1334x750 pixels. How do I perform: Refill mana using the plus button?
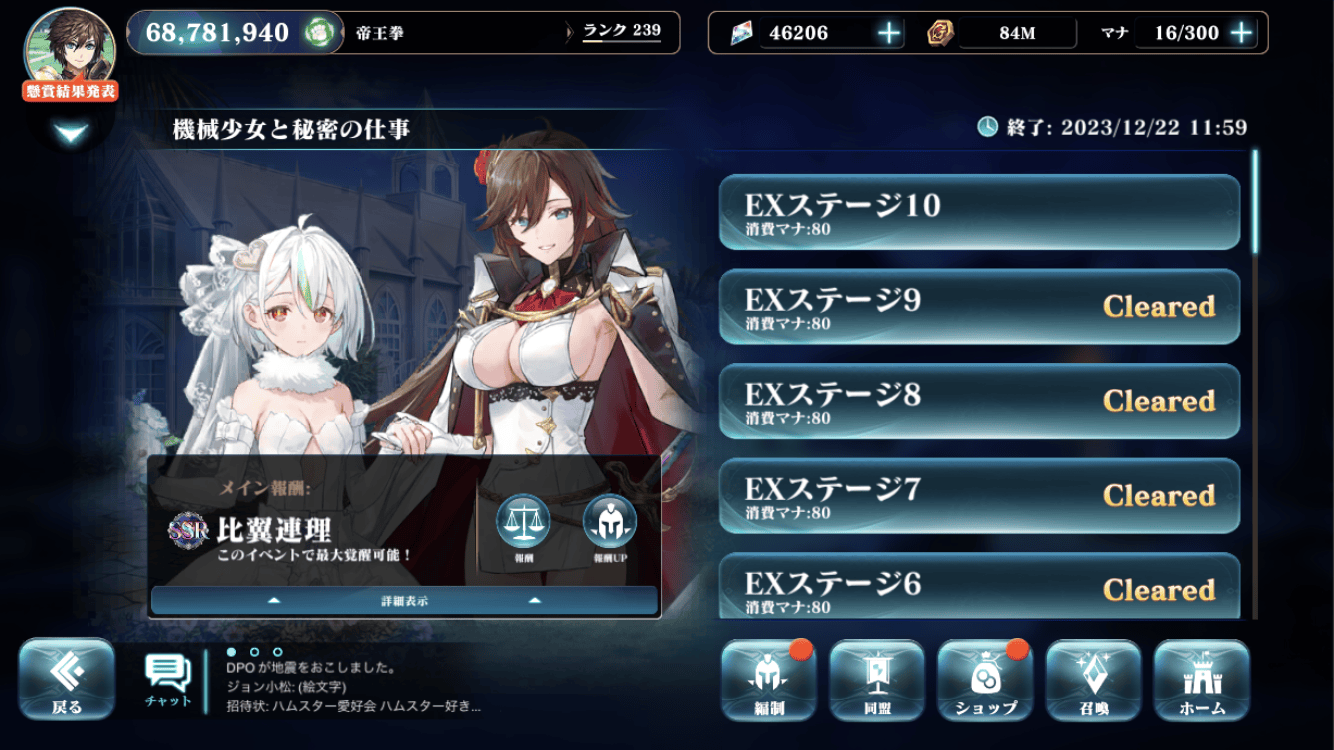pos(1241,33)
